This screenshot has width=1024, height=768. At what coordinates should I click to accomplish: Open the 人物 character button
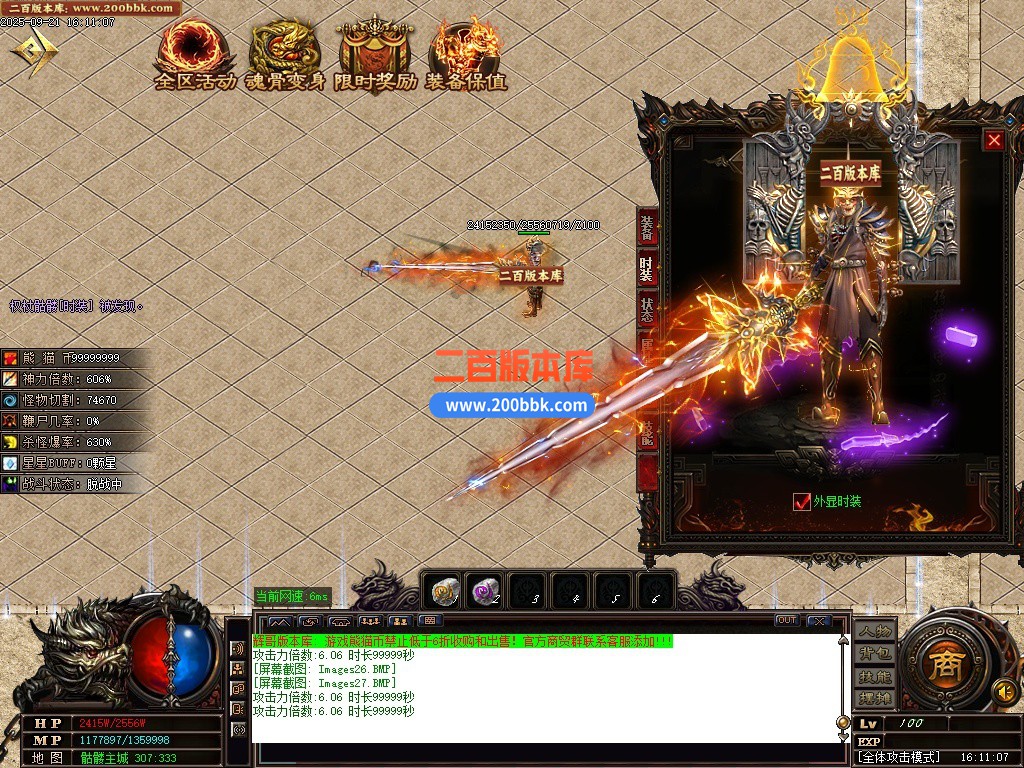pos(873,632)
